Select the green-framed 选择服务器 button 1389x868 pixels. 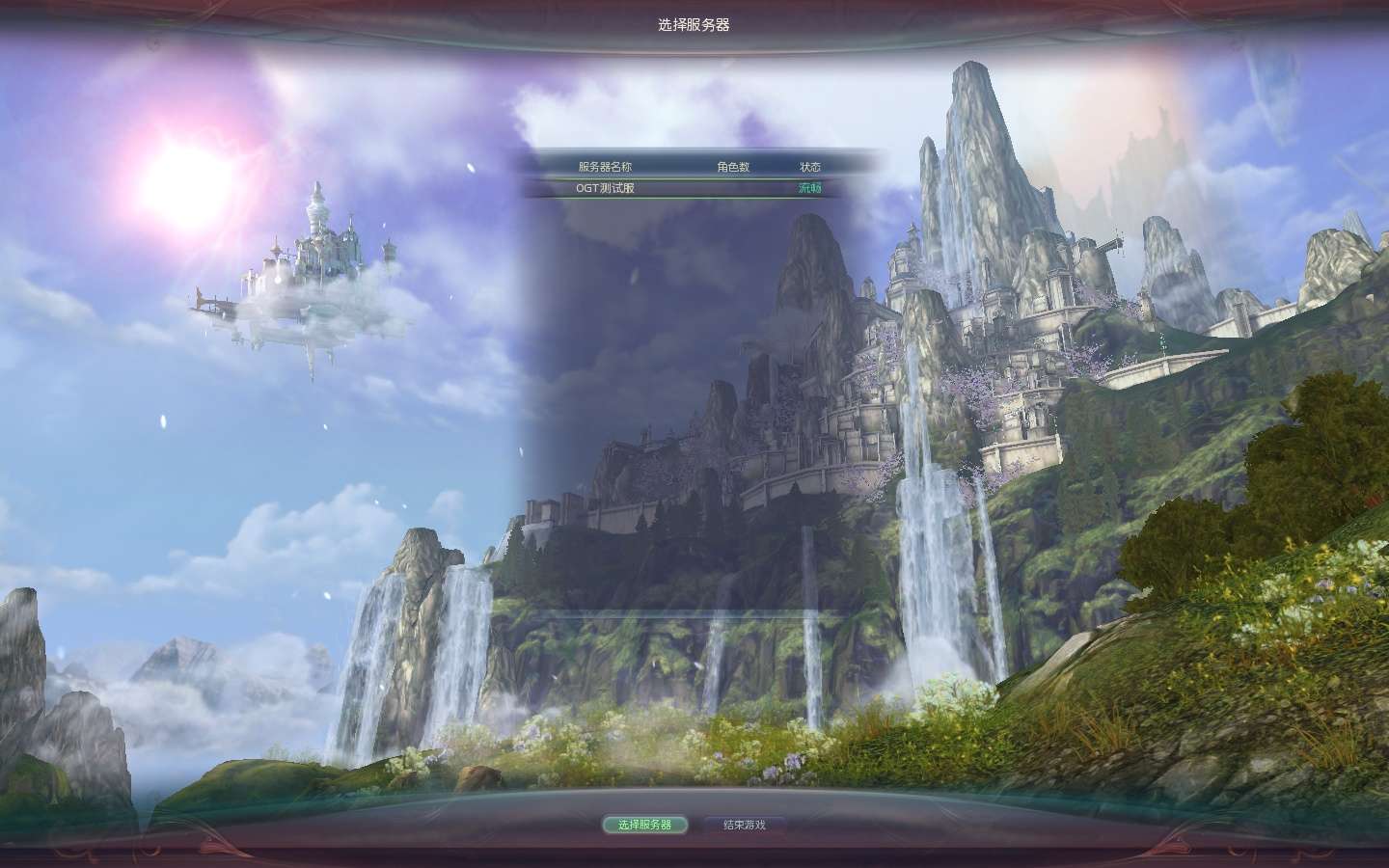[644, 826]
